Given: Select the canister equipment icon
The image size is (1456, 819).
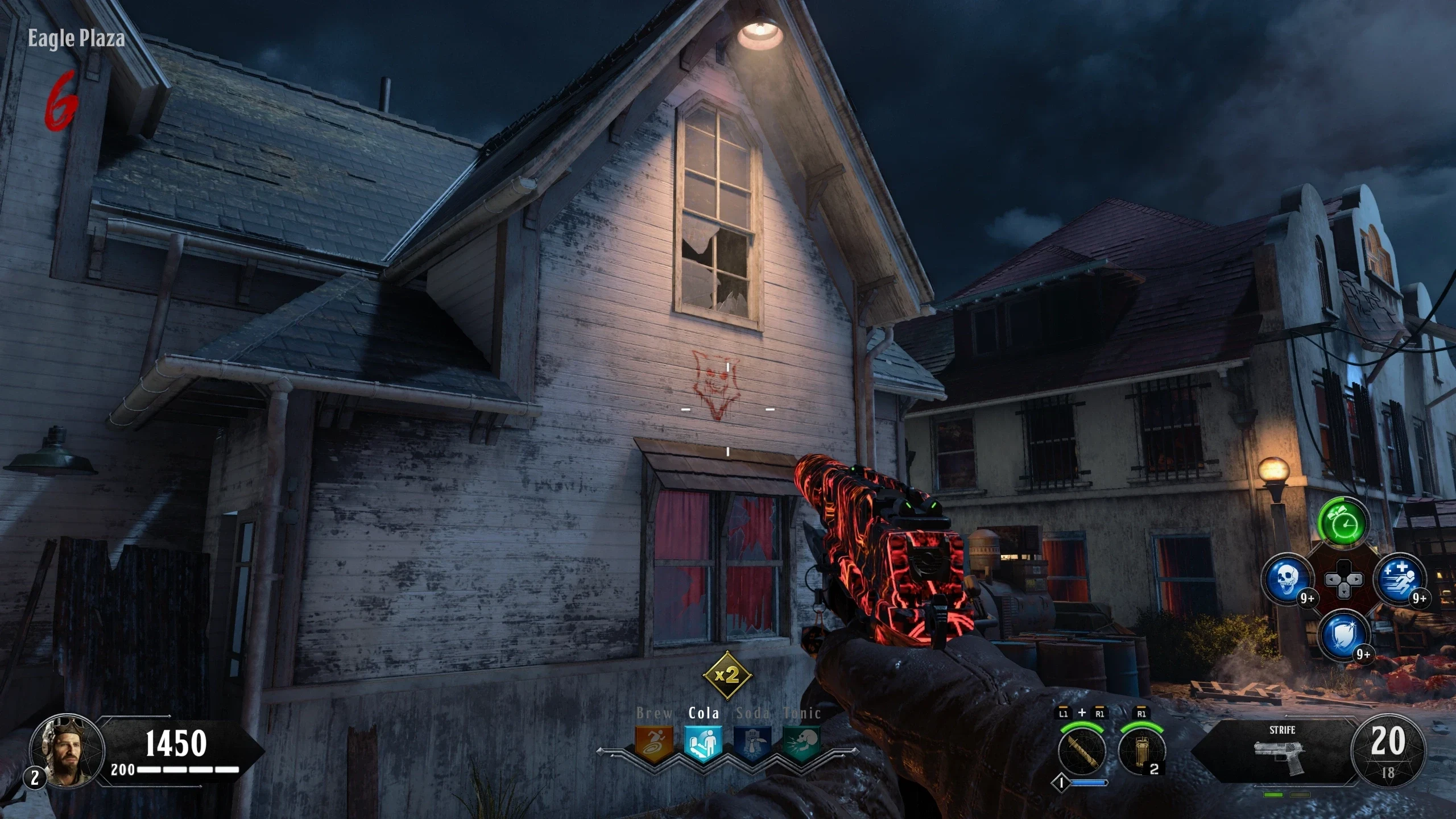Looking at the screenshot, I should 1141,751.
